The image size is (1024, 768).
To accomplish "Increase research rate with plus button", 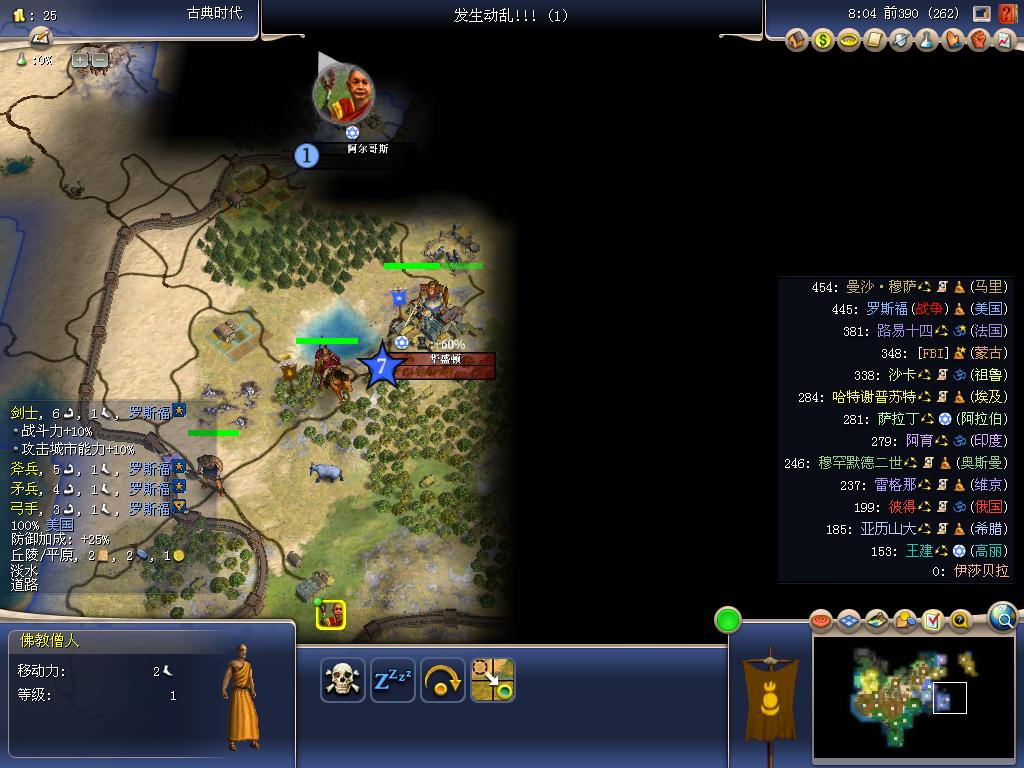I will point(80,60).
